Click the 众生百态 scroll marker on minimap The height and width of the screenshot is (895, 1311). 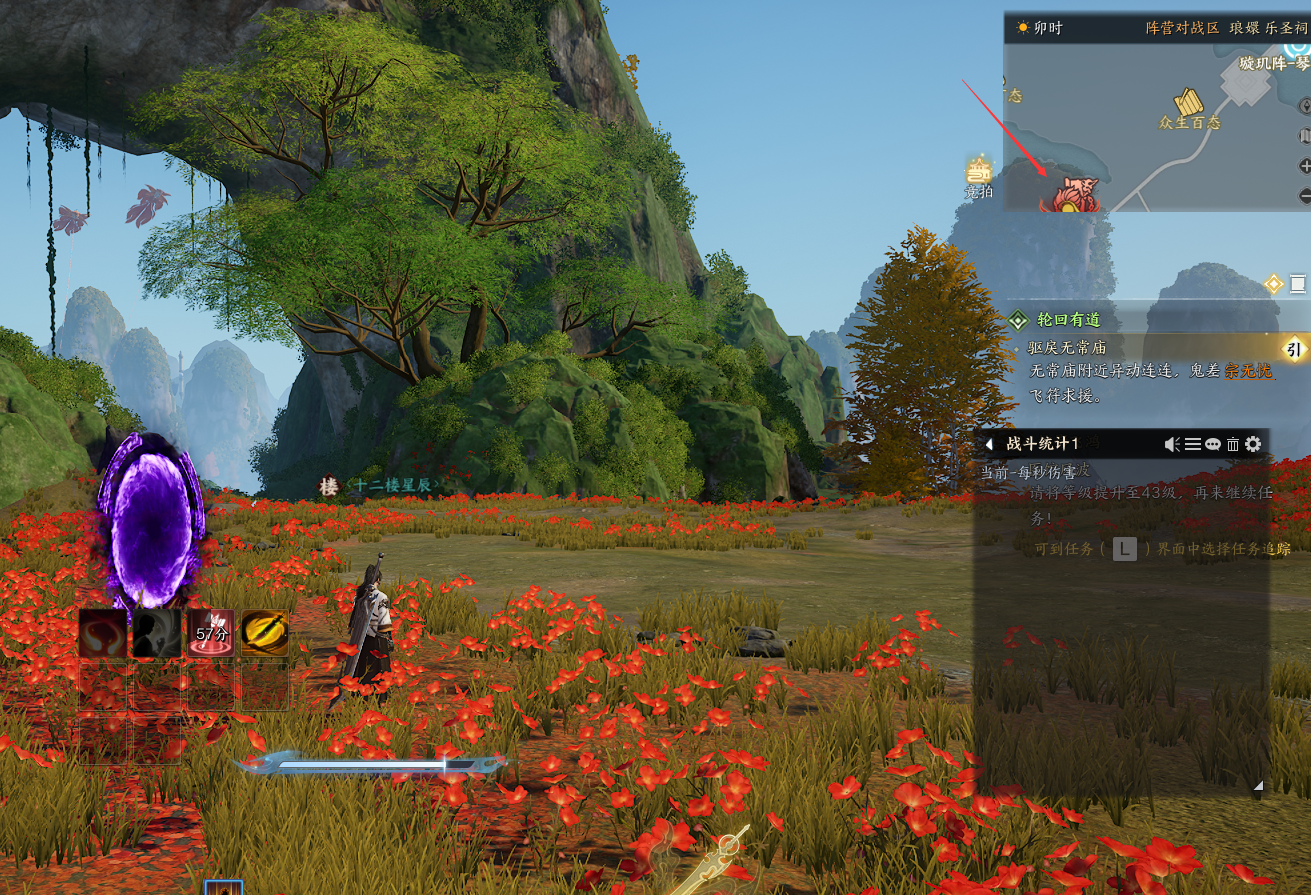pos(1189,102)
